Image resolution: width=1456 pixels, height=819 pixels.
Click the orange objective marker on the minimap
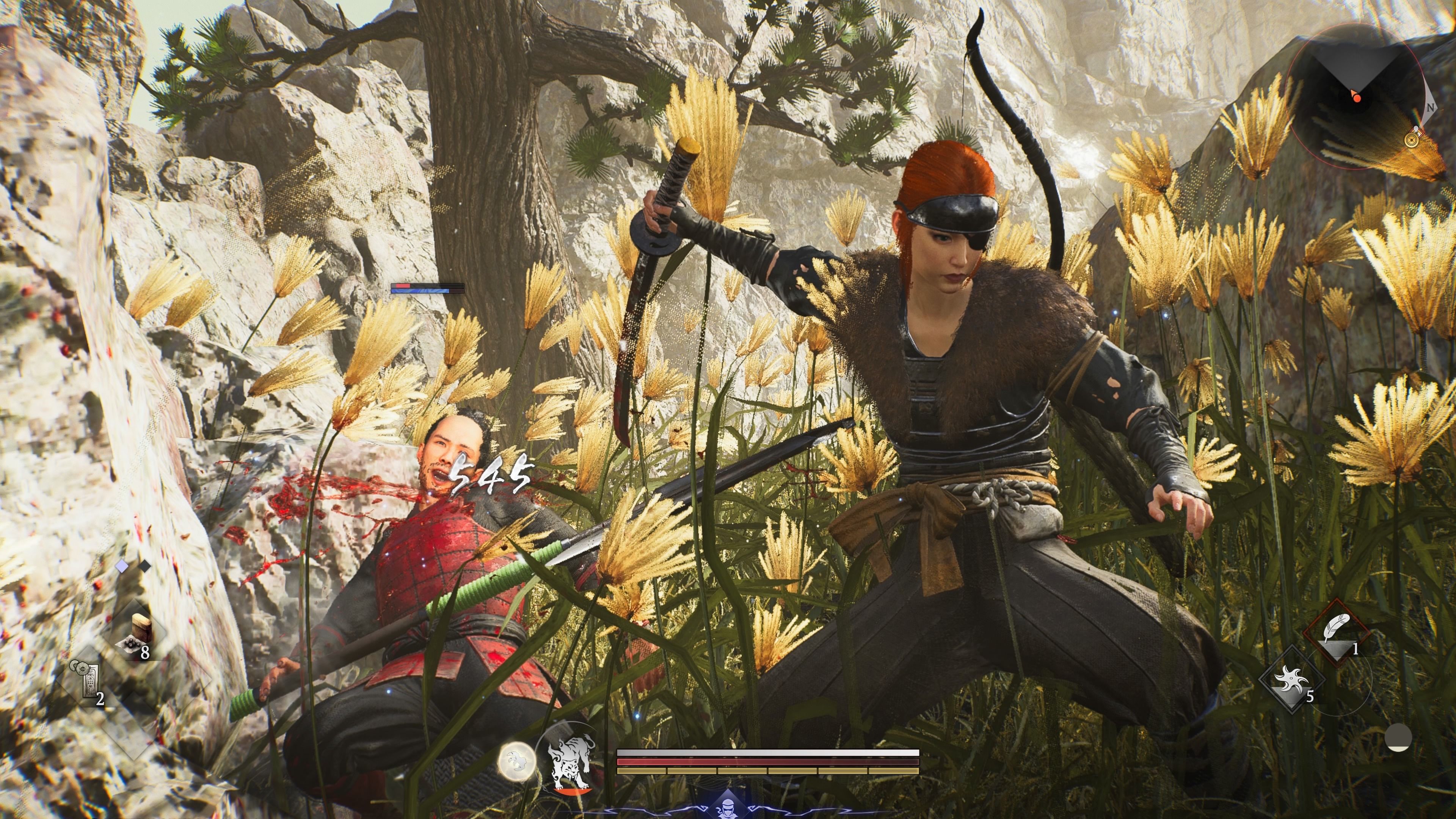(1358, 98)
